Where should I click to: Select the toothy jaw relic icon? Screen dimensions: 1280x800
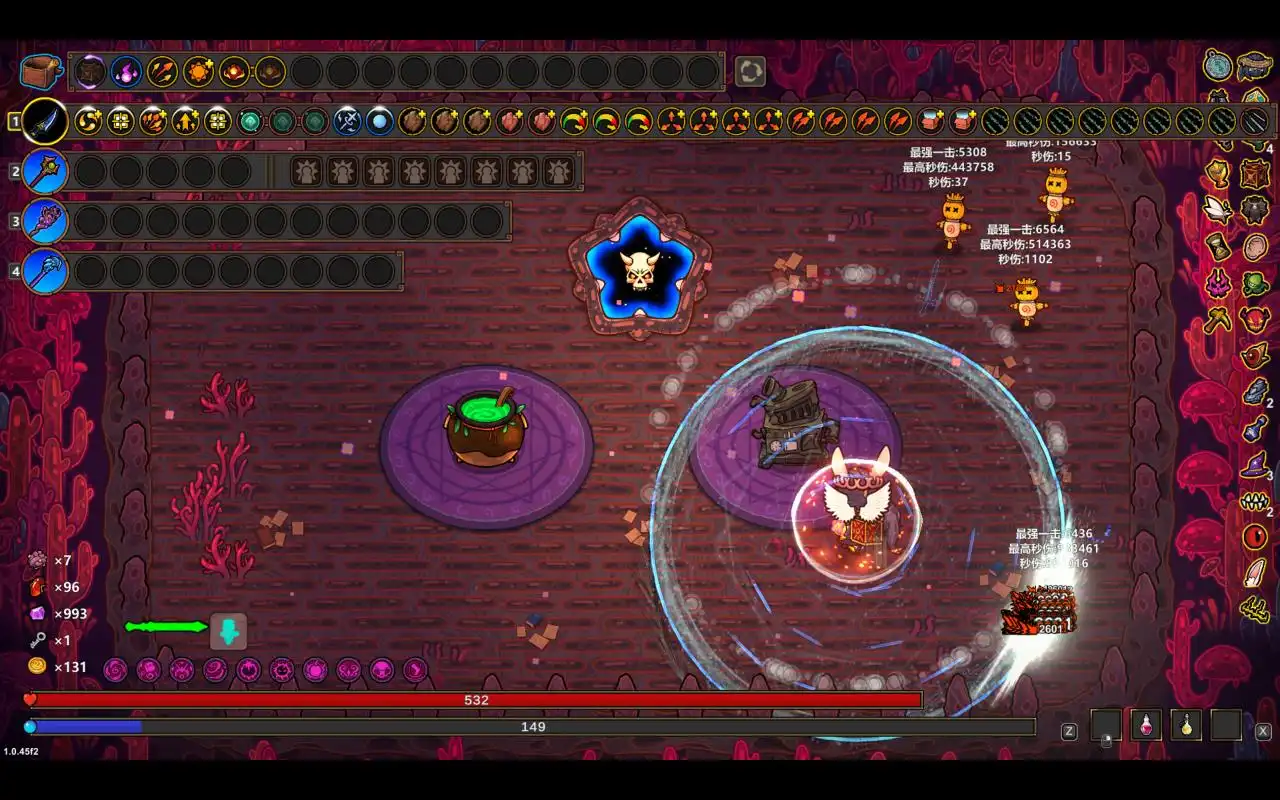pos(1254,501)
